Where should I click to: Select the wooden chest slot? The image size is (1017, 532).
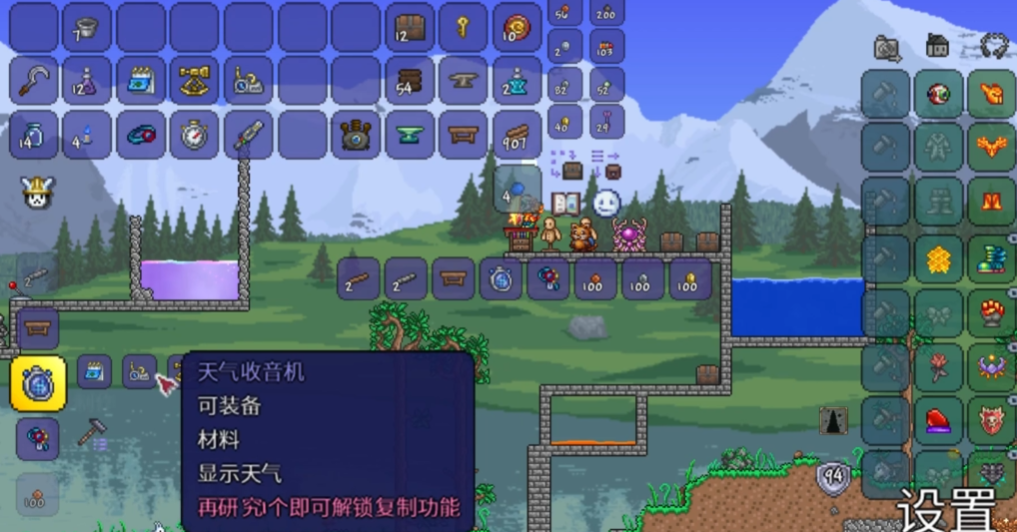(409, 27)
